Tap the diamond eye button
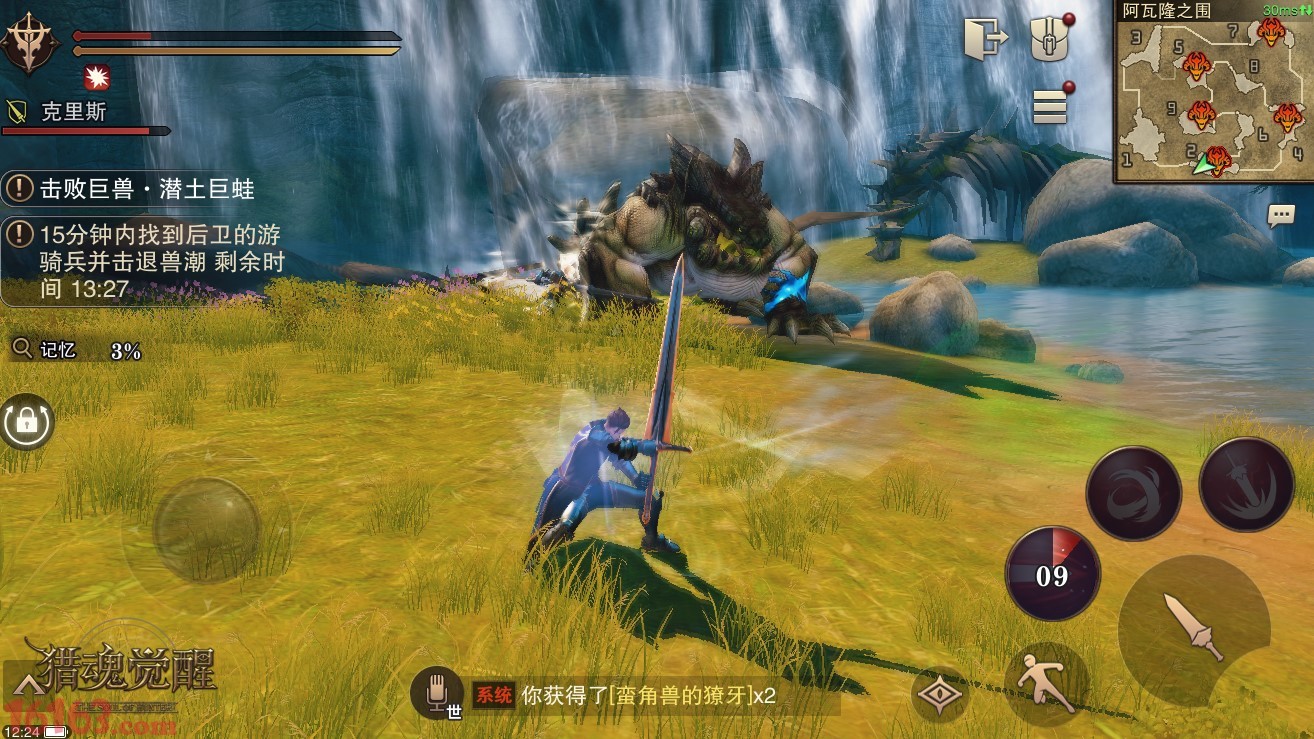This screenshot has width=1314, height=739. pyautogui.click(x=941, y=695)
